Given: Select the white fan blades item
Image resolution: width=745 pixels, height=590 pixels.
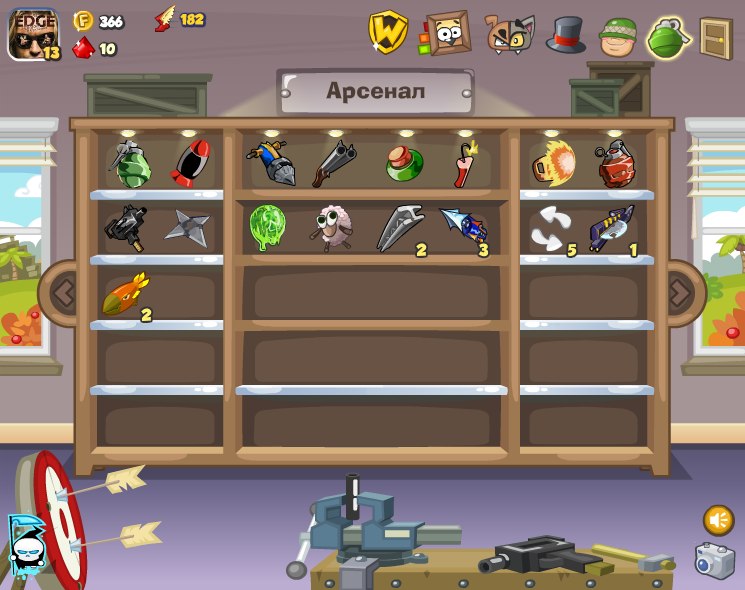Looking at the screenshot, I should (x=548, y=228).
